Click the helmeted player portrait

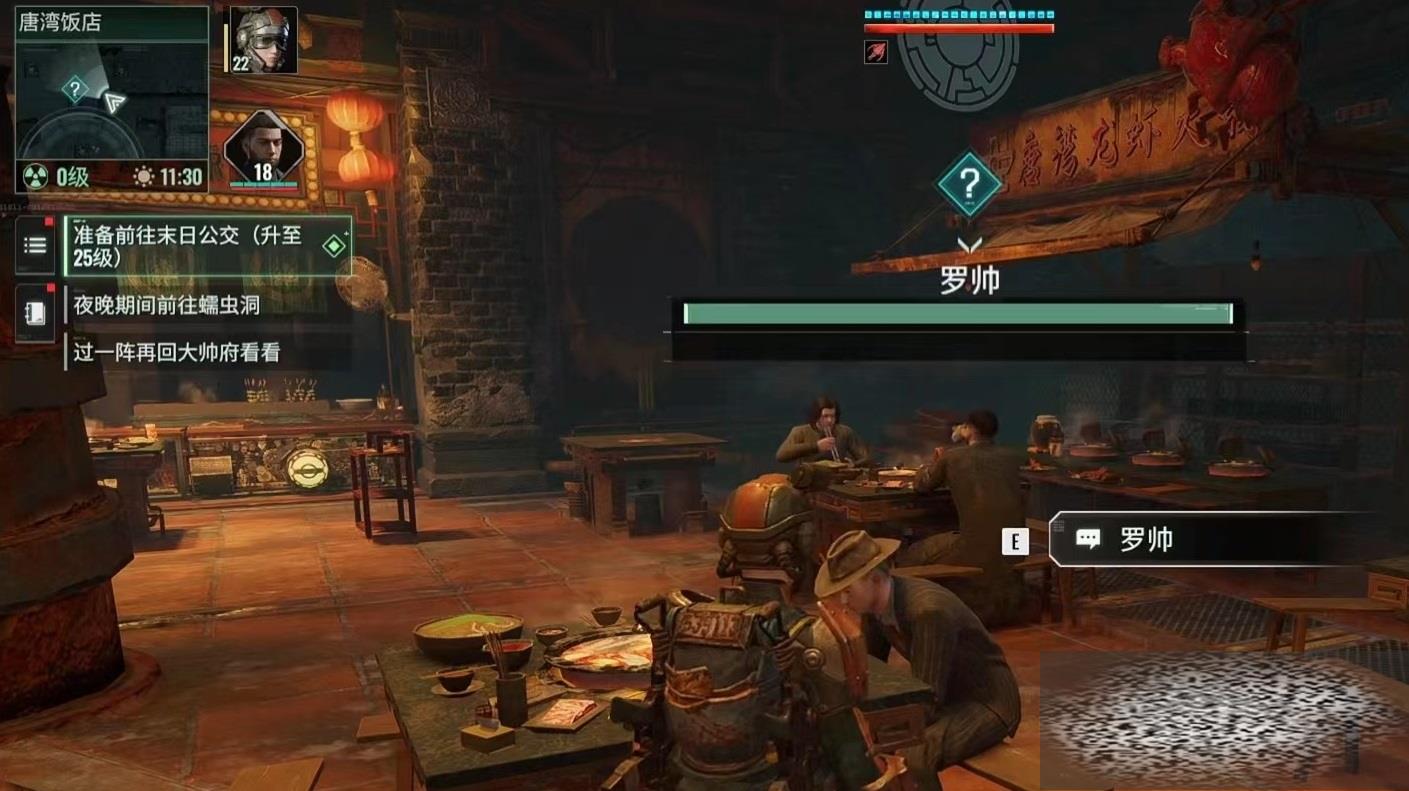point(264,40)
